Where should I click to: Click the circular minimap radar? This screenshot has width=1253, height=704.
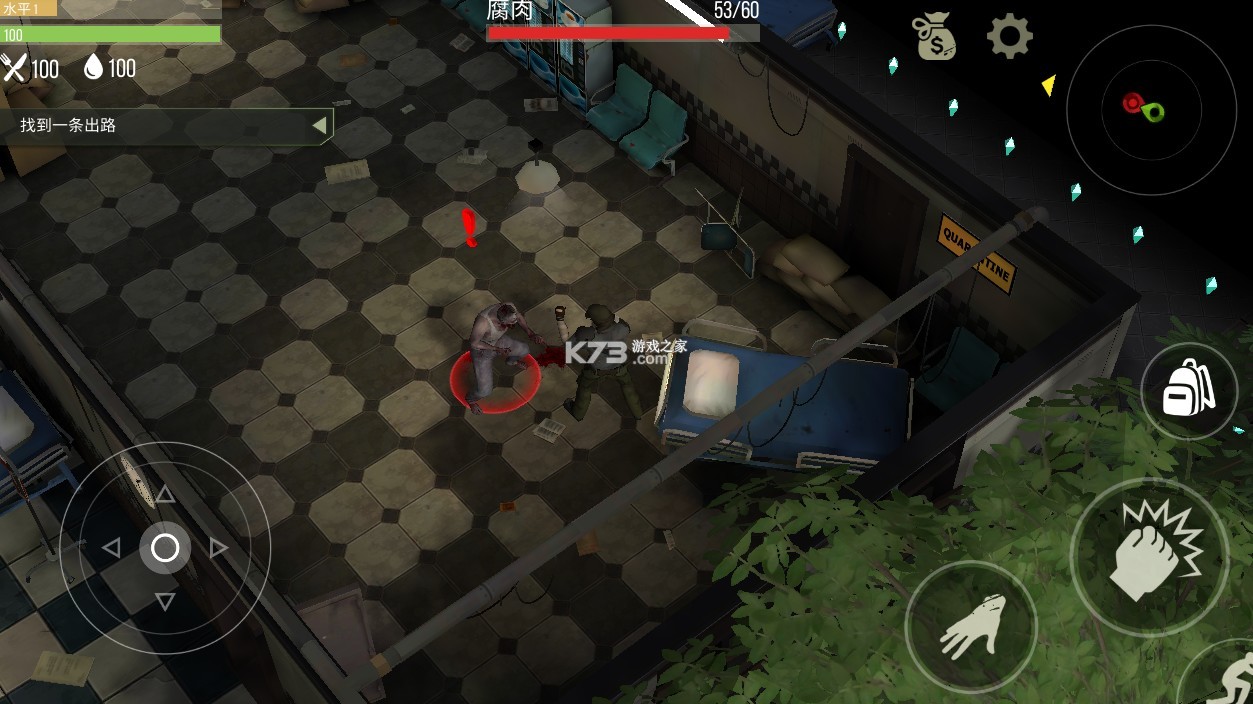tap(1137, 109)
